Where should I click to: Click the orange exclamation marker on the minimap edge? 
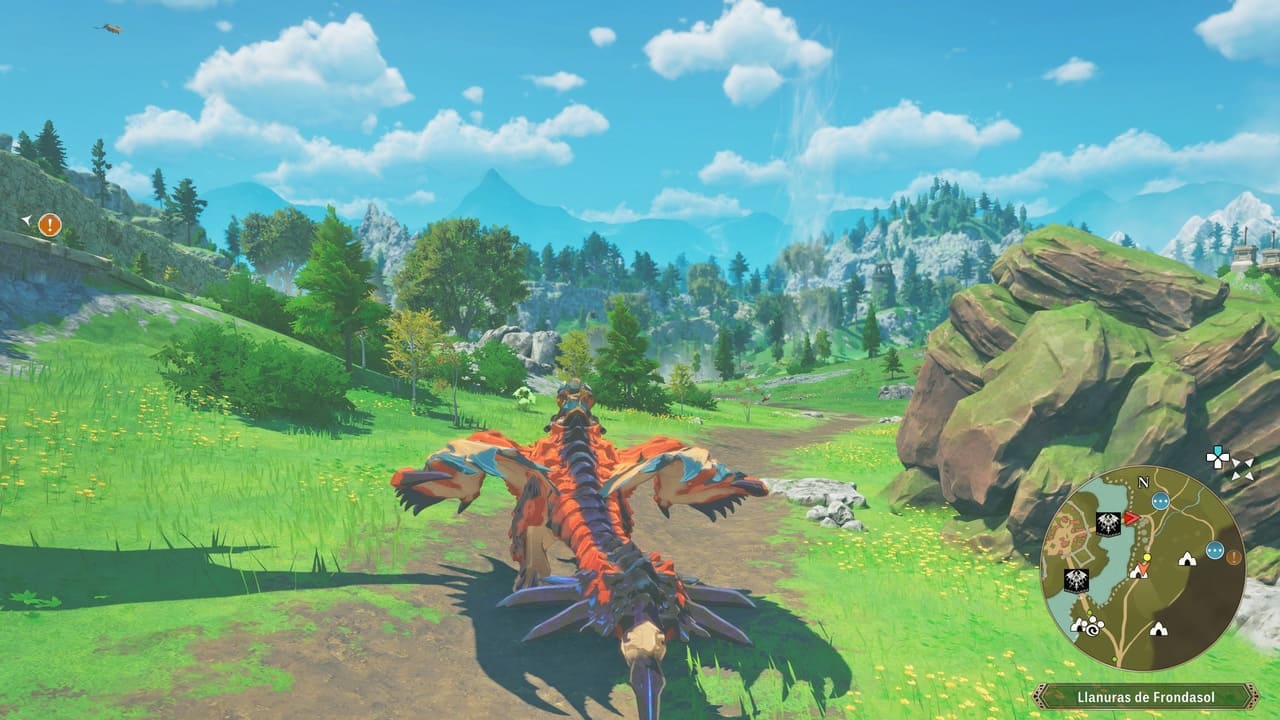pyautogui.click(x=1235, y=557)
